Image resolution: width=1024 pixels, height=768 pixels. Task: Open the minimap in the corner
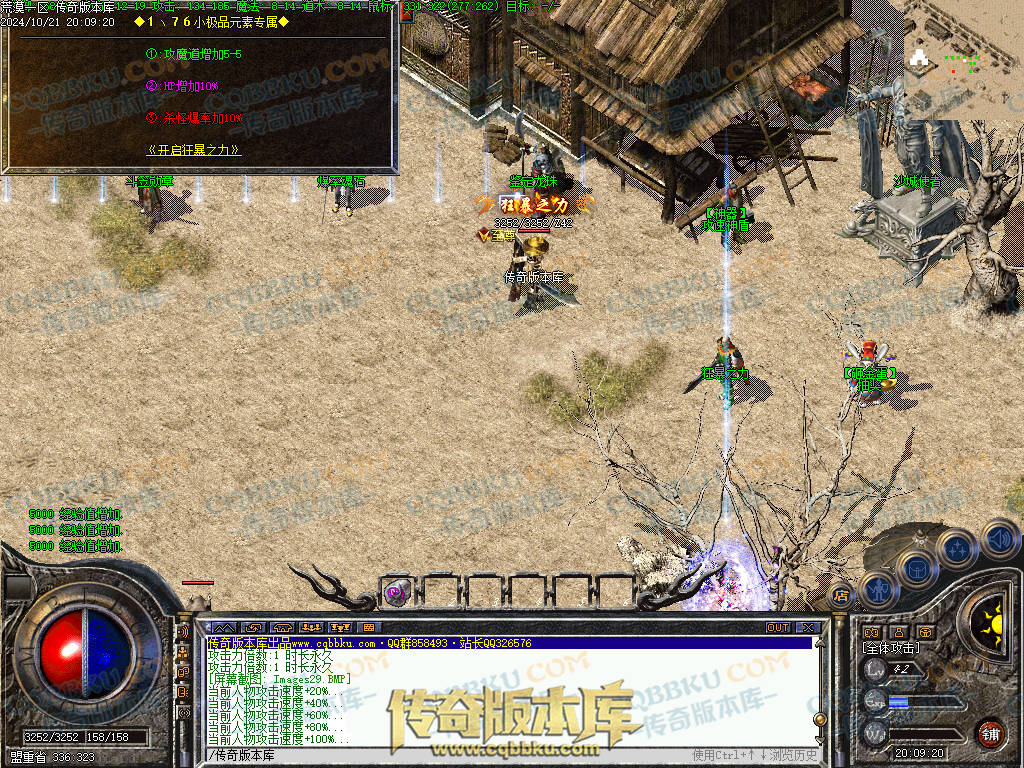point(963,59)
